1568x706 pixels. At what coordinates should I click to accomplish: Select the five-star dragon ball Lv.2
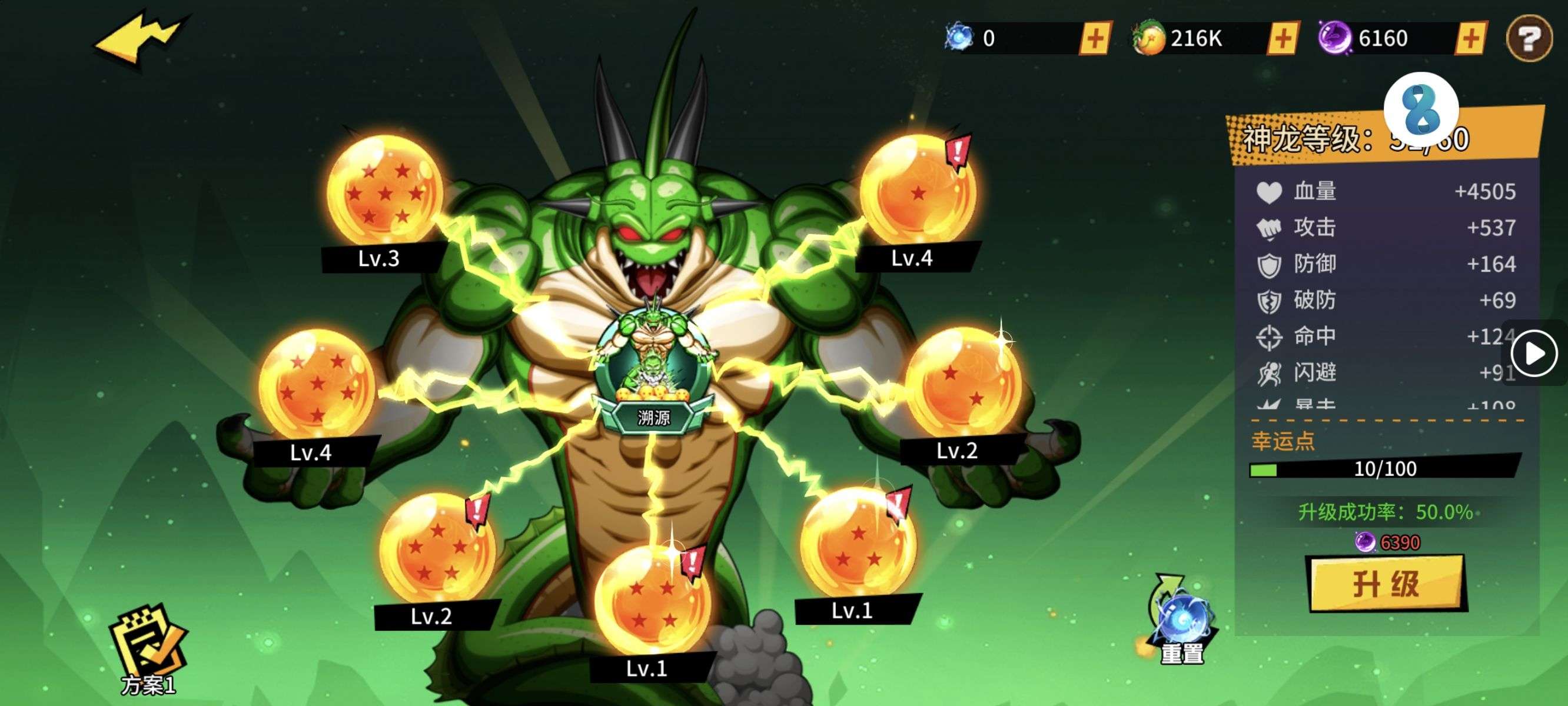436,549
